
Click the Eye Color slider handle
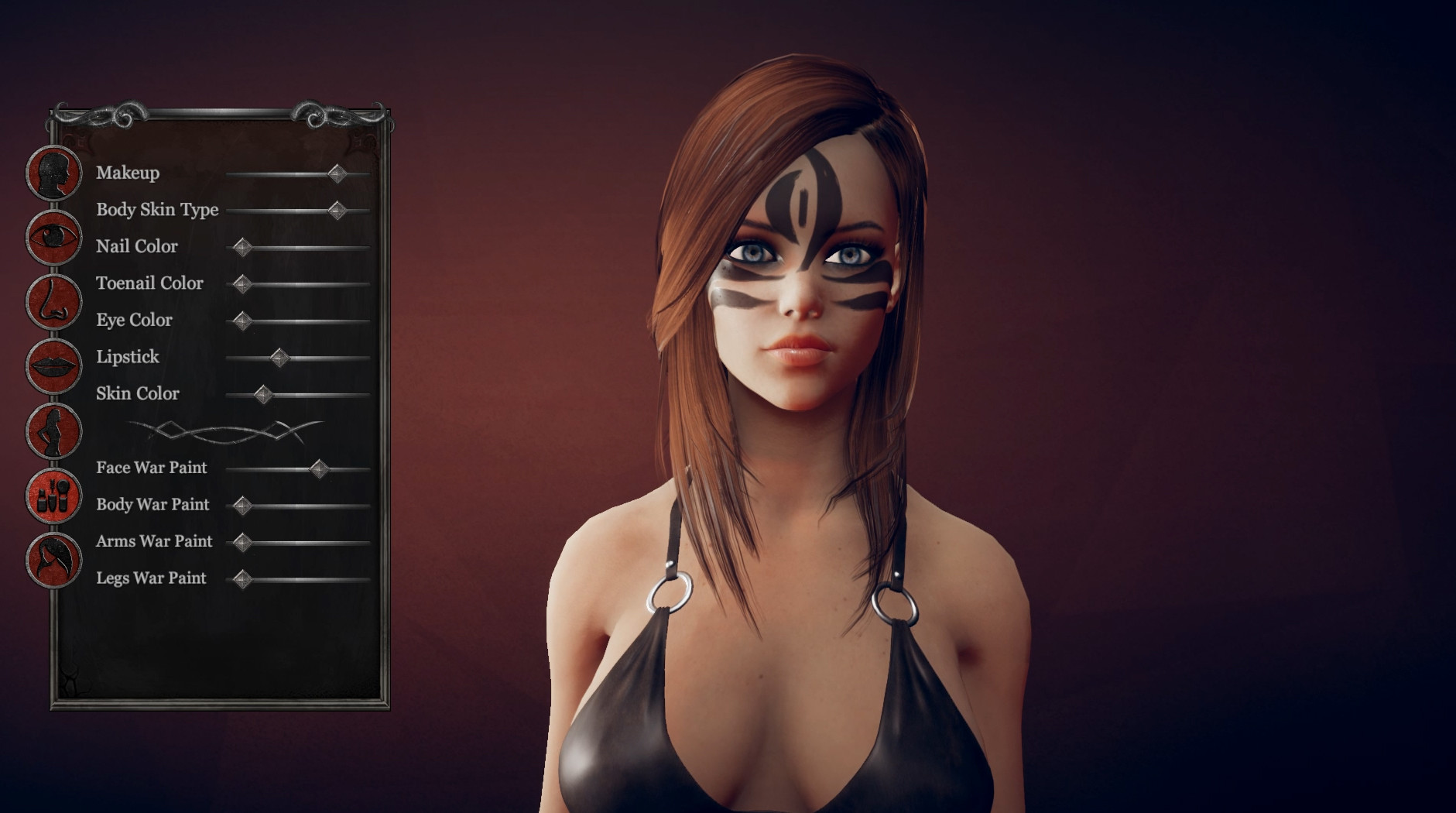244,320
